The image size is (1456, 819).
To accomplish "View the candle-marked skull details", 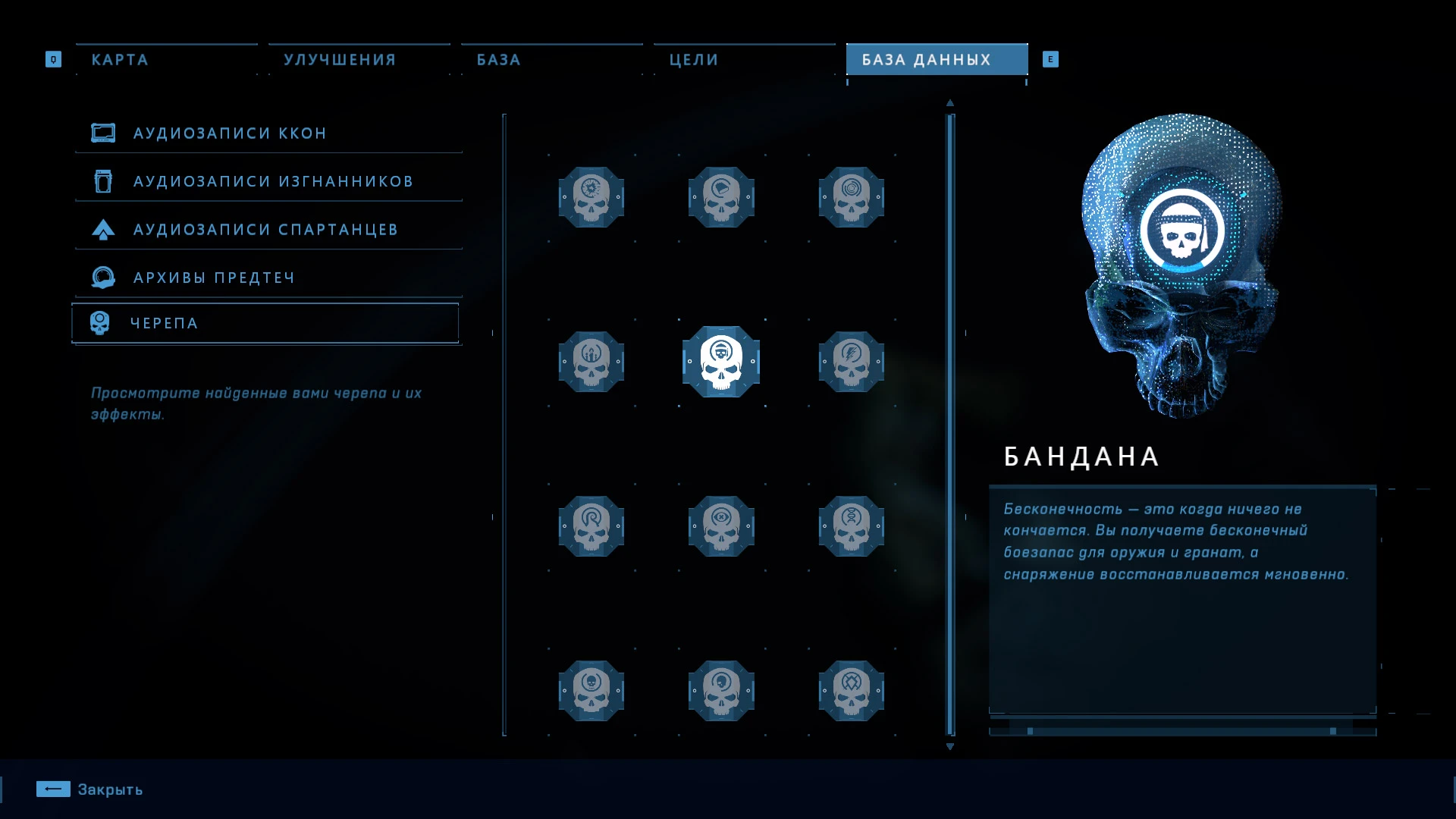I will (x=591, y=362).
